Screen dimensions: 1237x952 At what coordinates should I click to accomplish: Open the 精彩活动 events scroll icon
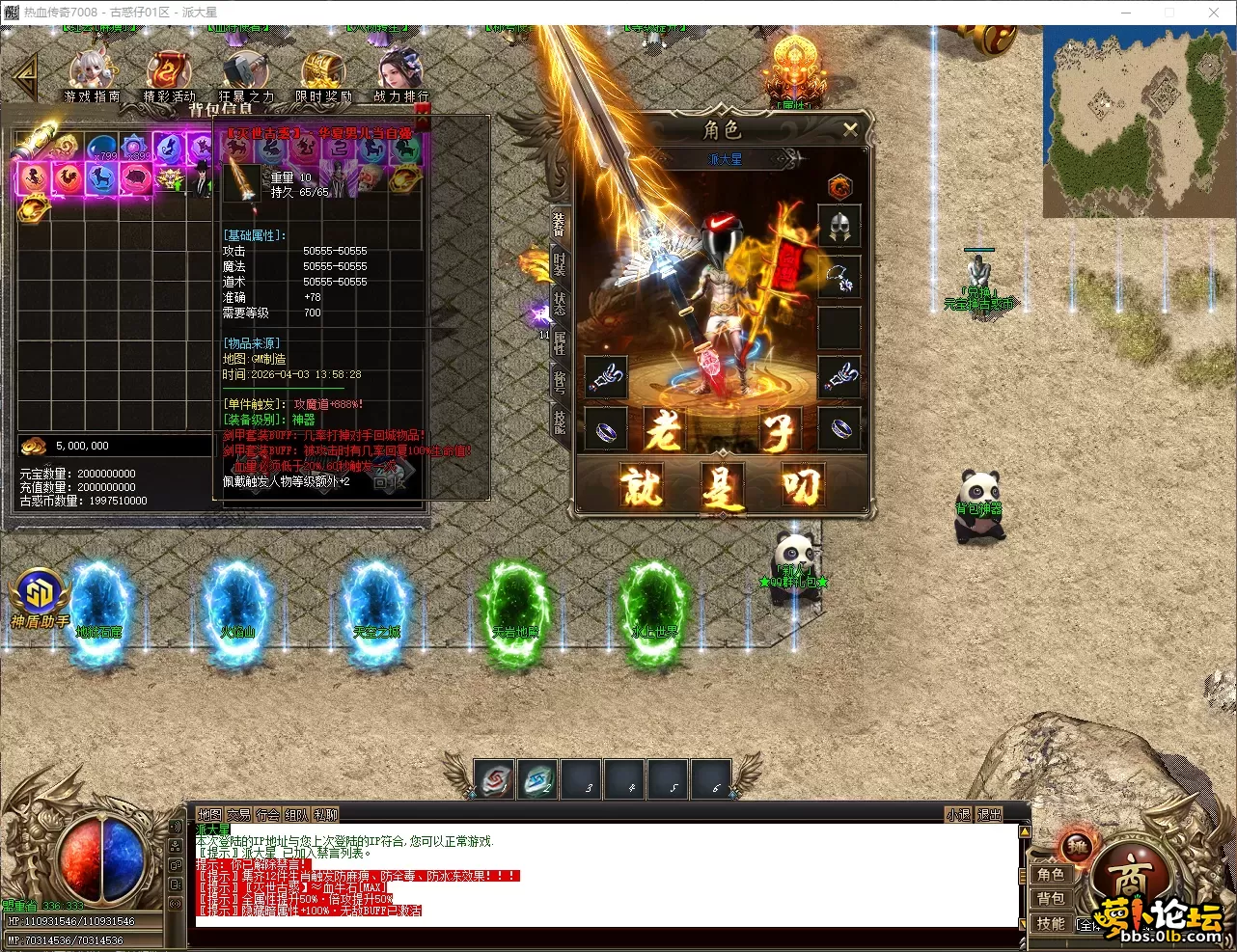(169, 75)
